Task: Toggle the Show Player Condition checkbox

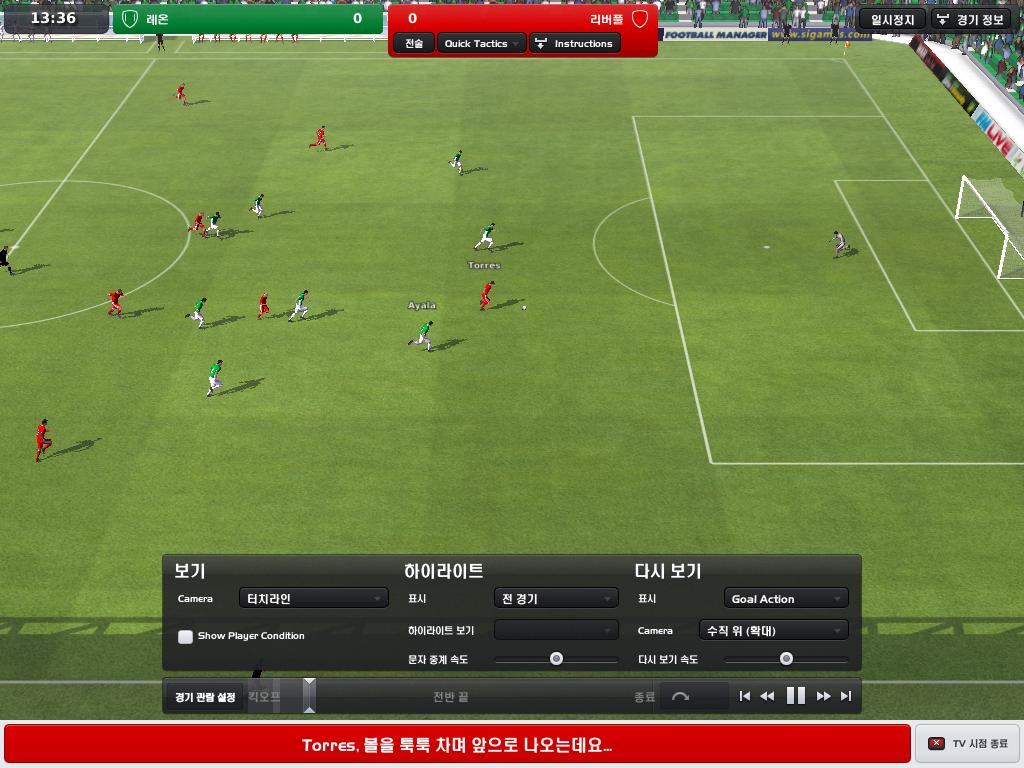Action: 186,636
